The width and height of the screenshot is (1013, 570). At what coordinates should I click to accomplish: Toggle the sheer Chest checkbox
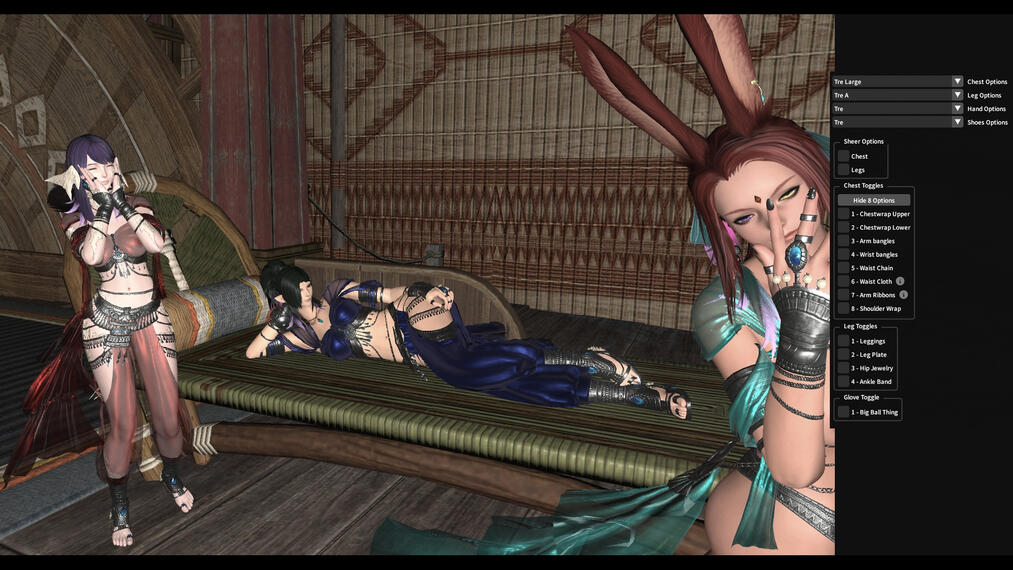point(844,157)
